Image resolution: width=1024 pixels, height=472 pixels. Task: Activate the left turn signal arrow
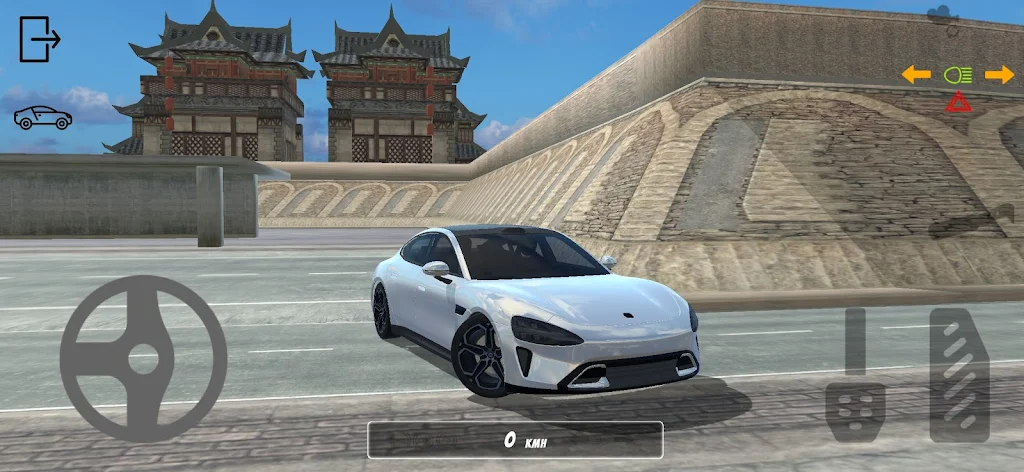(916, 75)
